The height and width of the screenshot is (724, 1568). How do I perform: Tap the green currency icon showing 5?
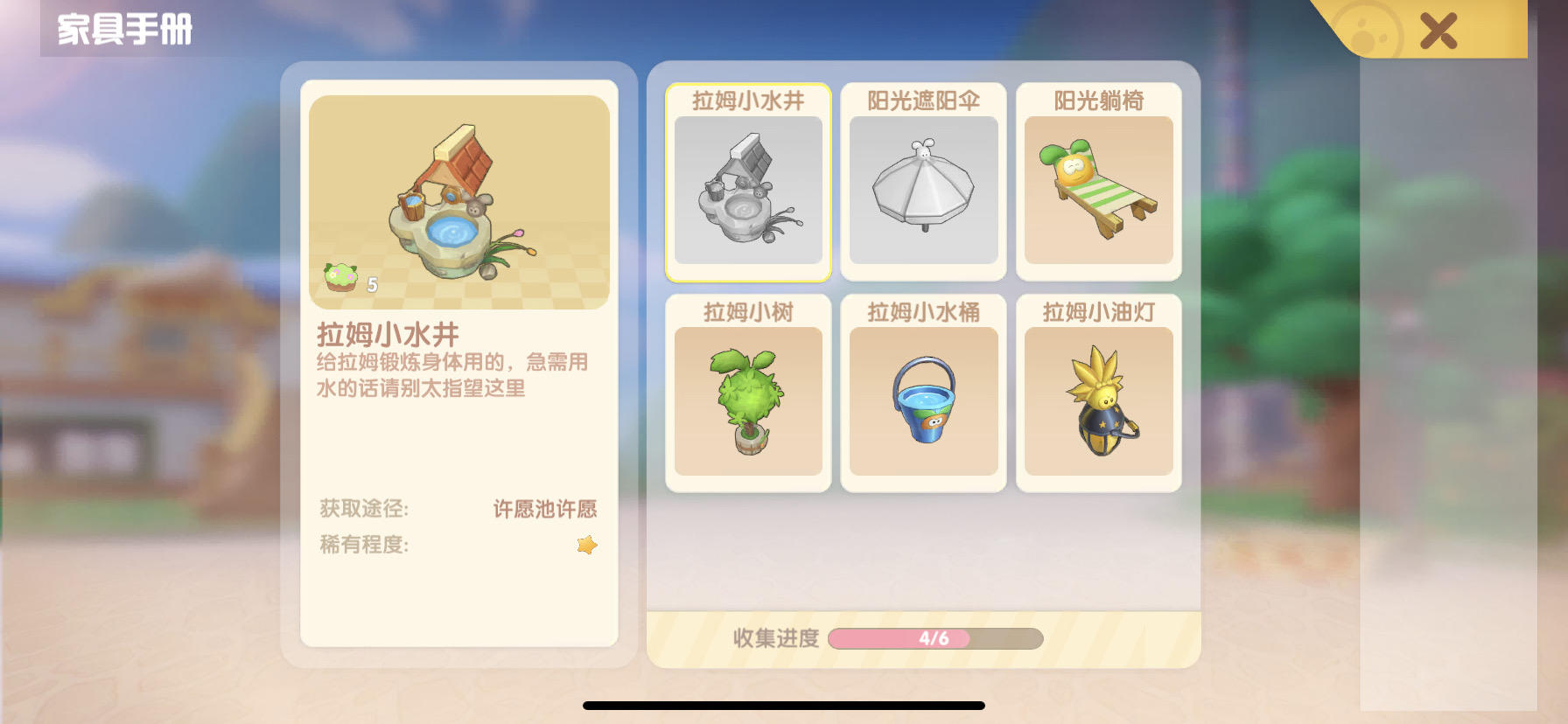point(340,280)
